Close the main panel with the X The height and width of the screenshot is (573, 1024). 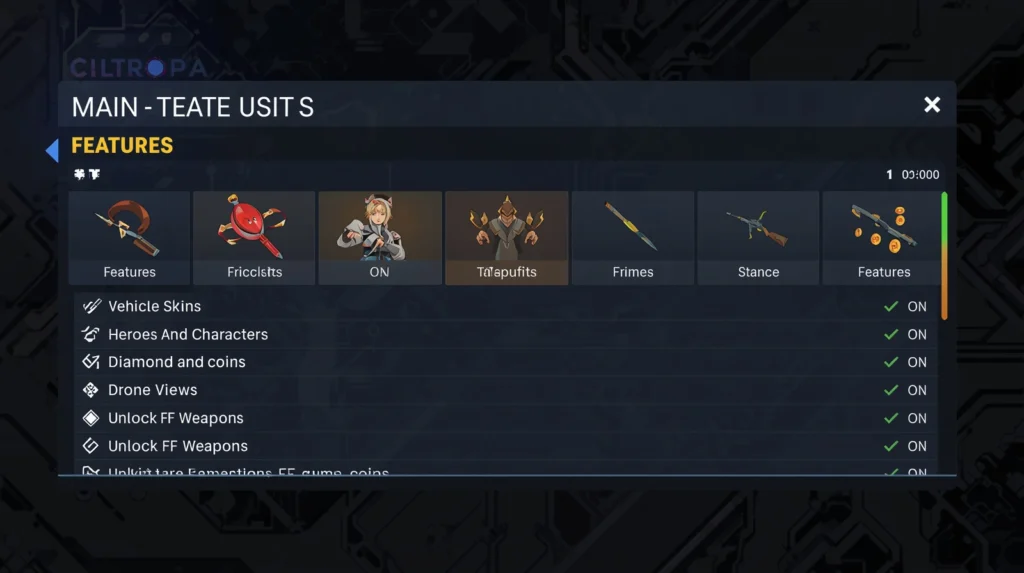[x=932, y=105]
